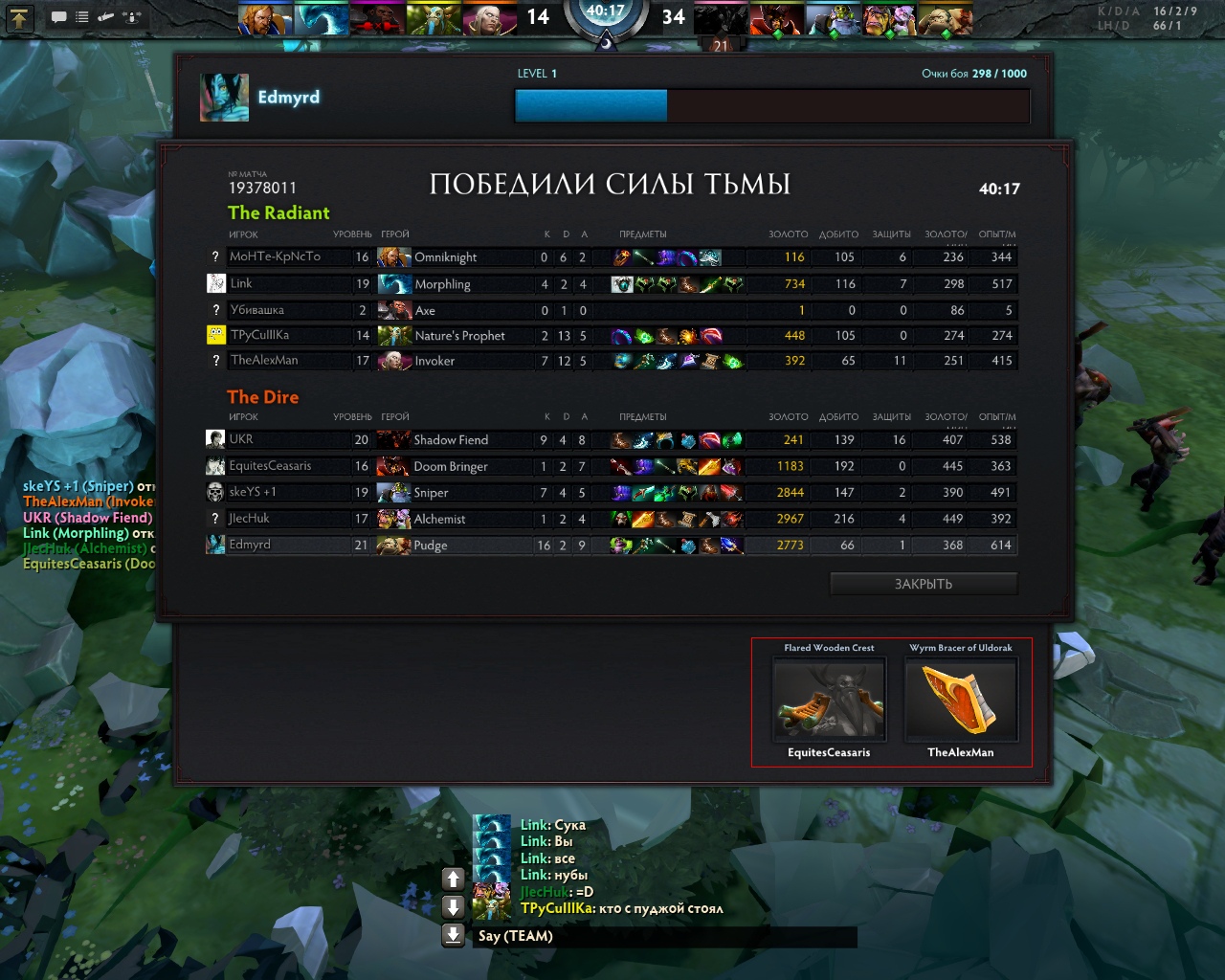Click the Edmyrd profile avatar in the header
This screenshot has height=980, width=1225.
[224, 98]
